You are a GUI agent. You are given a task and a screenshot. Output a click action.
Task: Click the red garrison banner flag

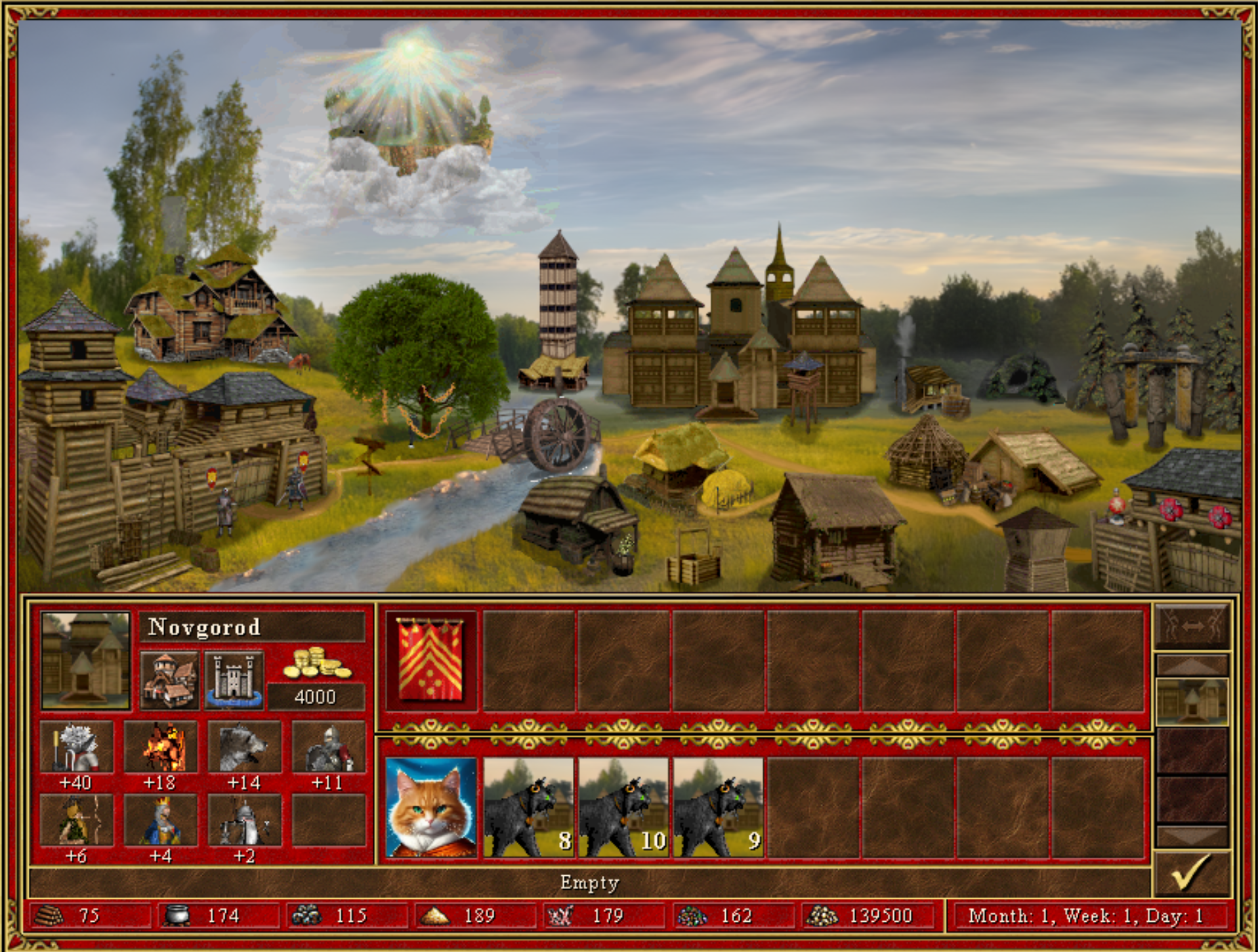pyautogui.click(x=430, y=660)
